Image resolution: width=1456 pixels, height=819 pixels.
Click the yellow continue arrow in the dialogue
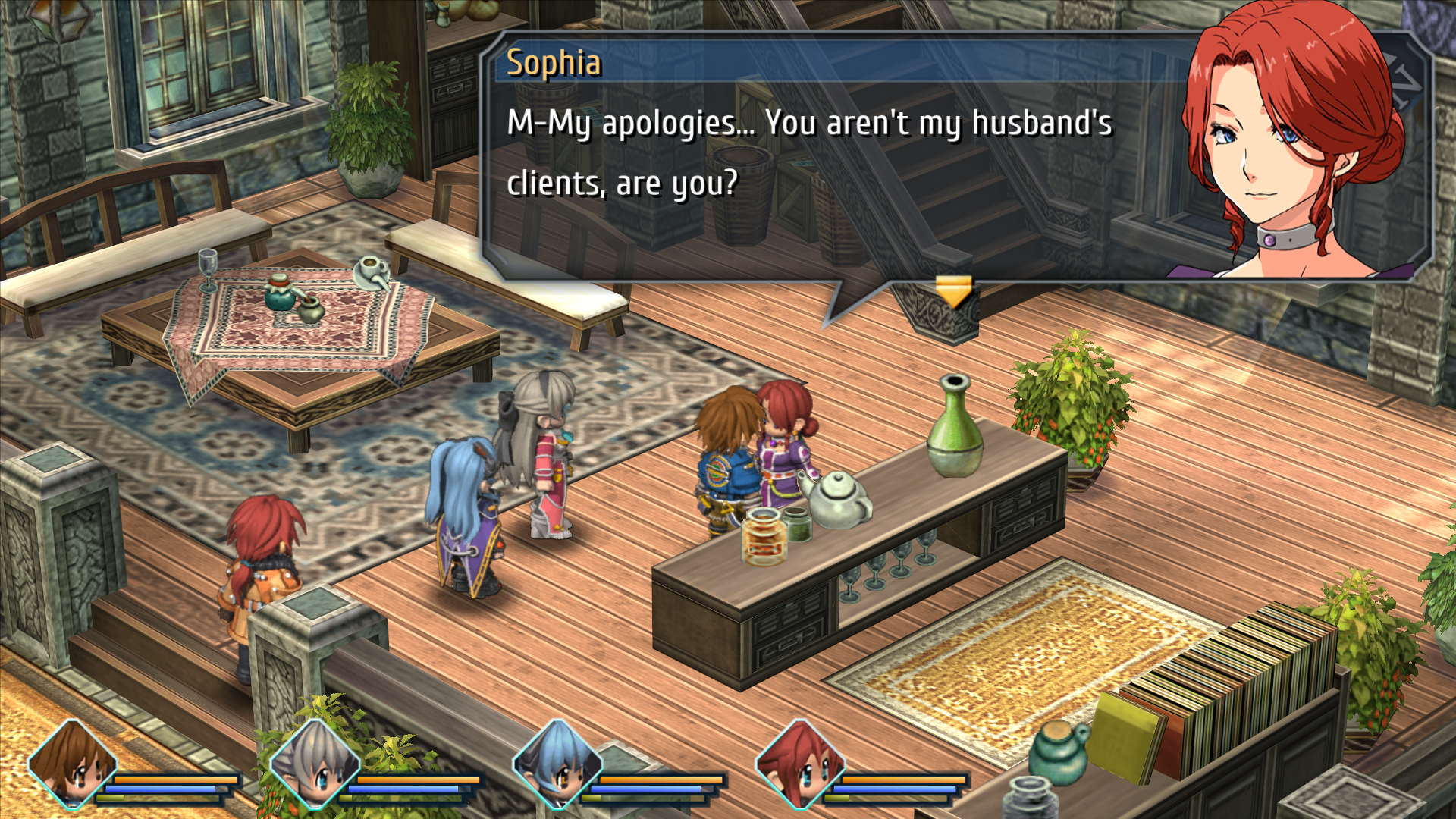coord(952,292)
